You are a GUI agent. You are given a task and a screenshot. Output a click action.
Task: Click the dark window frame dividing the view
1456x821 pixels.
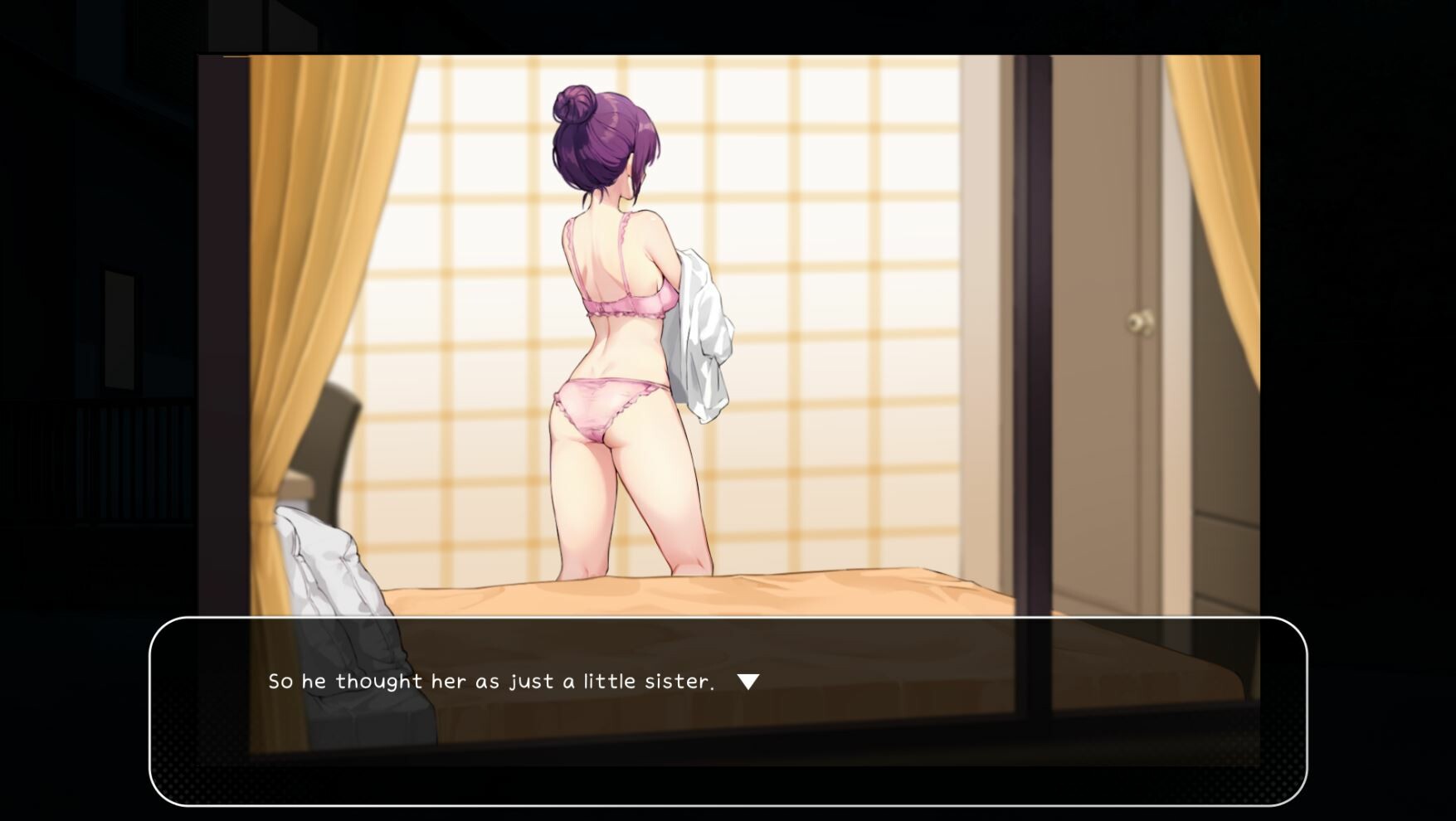pos(1029,332)
